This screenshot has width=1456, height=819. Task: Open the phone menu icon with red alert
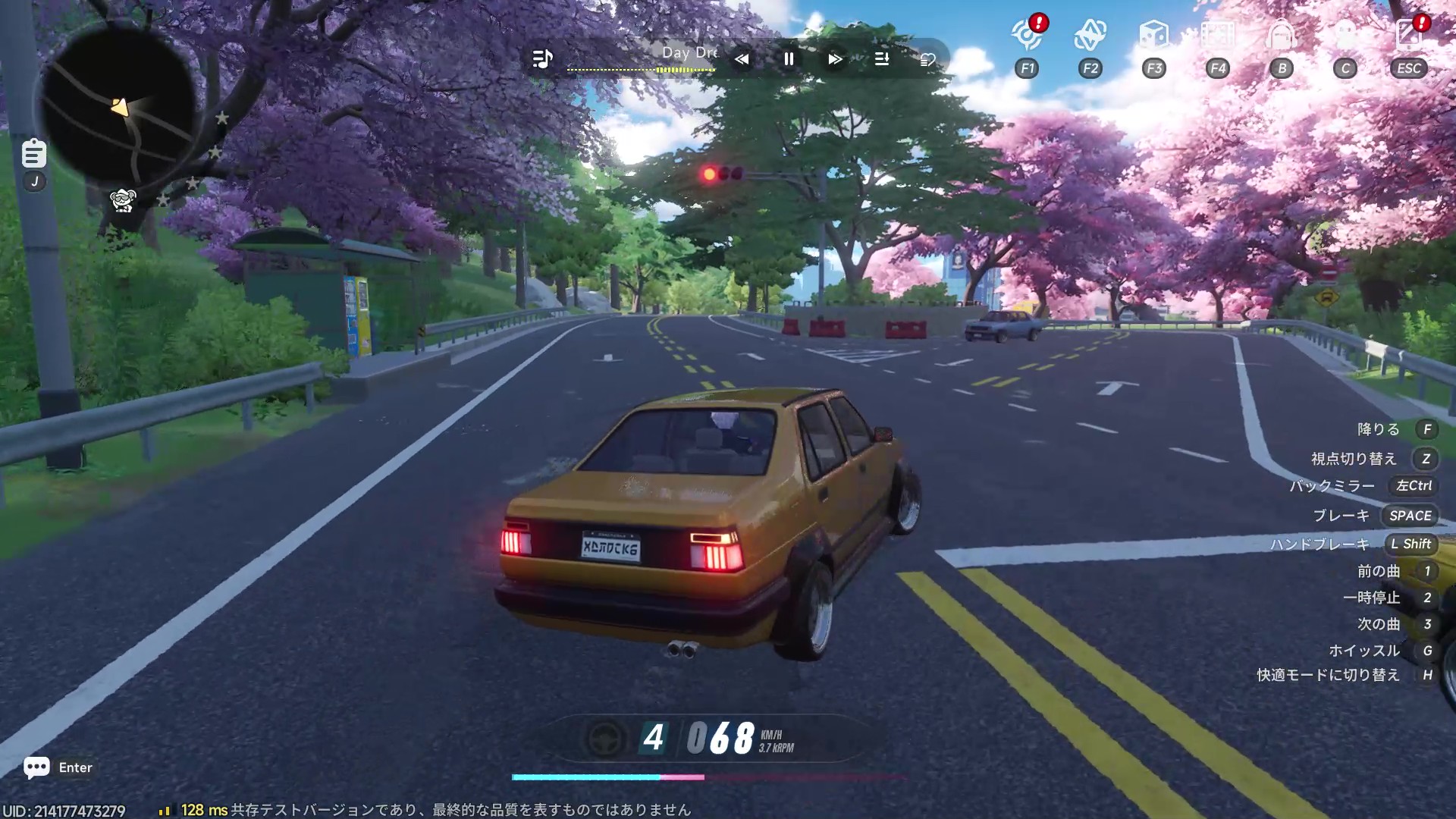pyautogui.click(x=1409, y=36)
